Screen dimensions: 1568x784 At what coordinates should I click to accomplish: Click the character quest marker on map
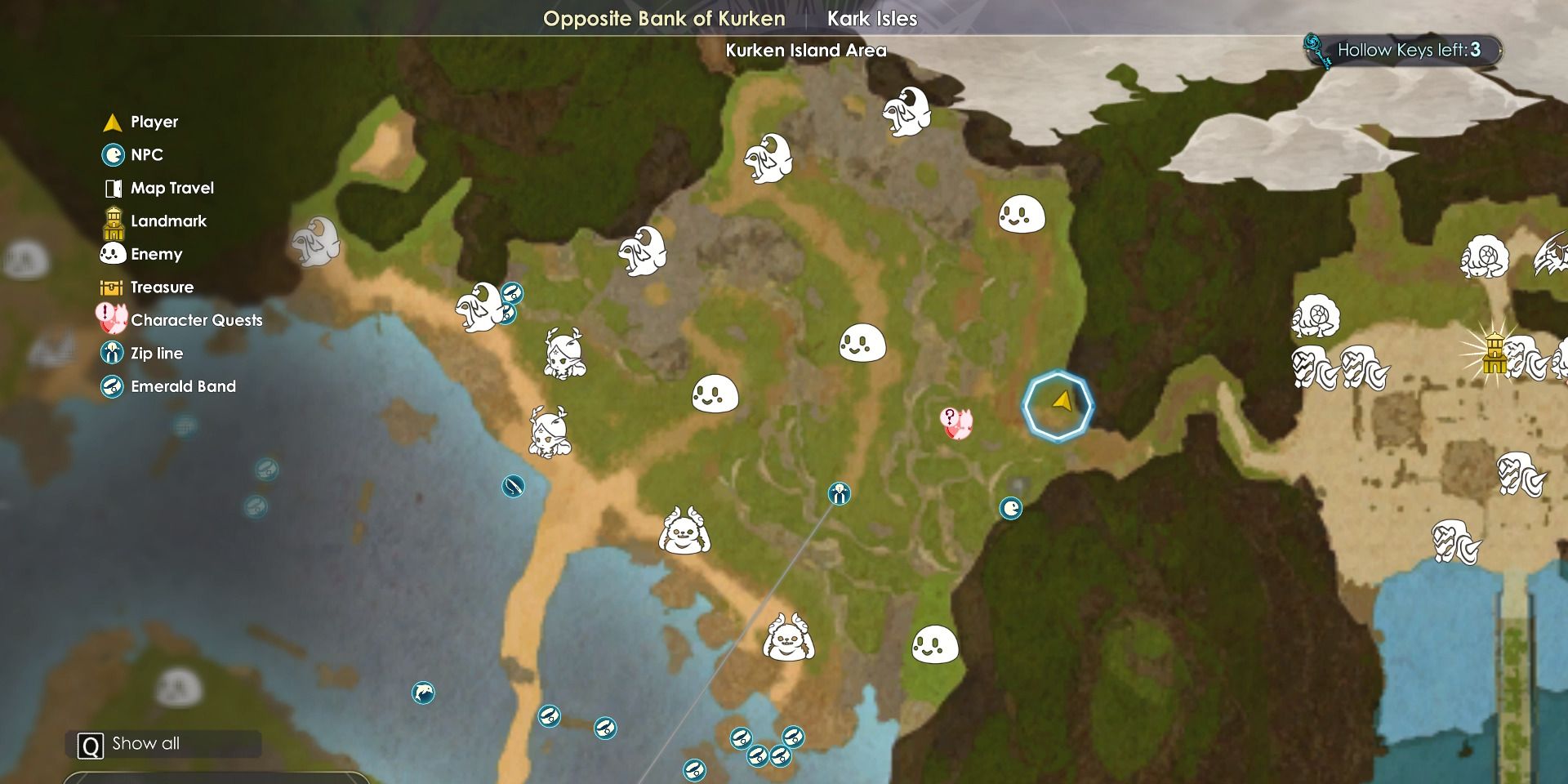(956, 423)
